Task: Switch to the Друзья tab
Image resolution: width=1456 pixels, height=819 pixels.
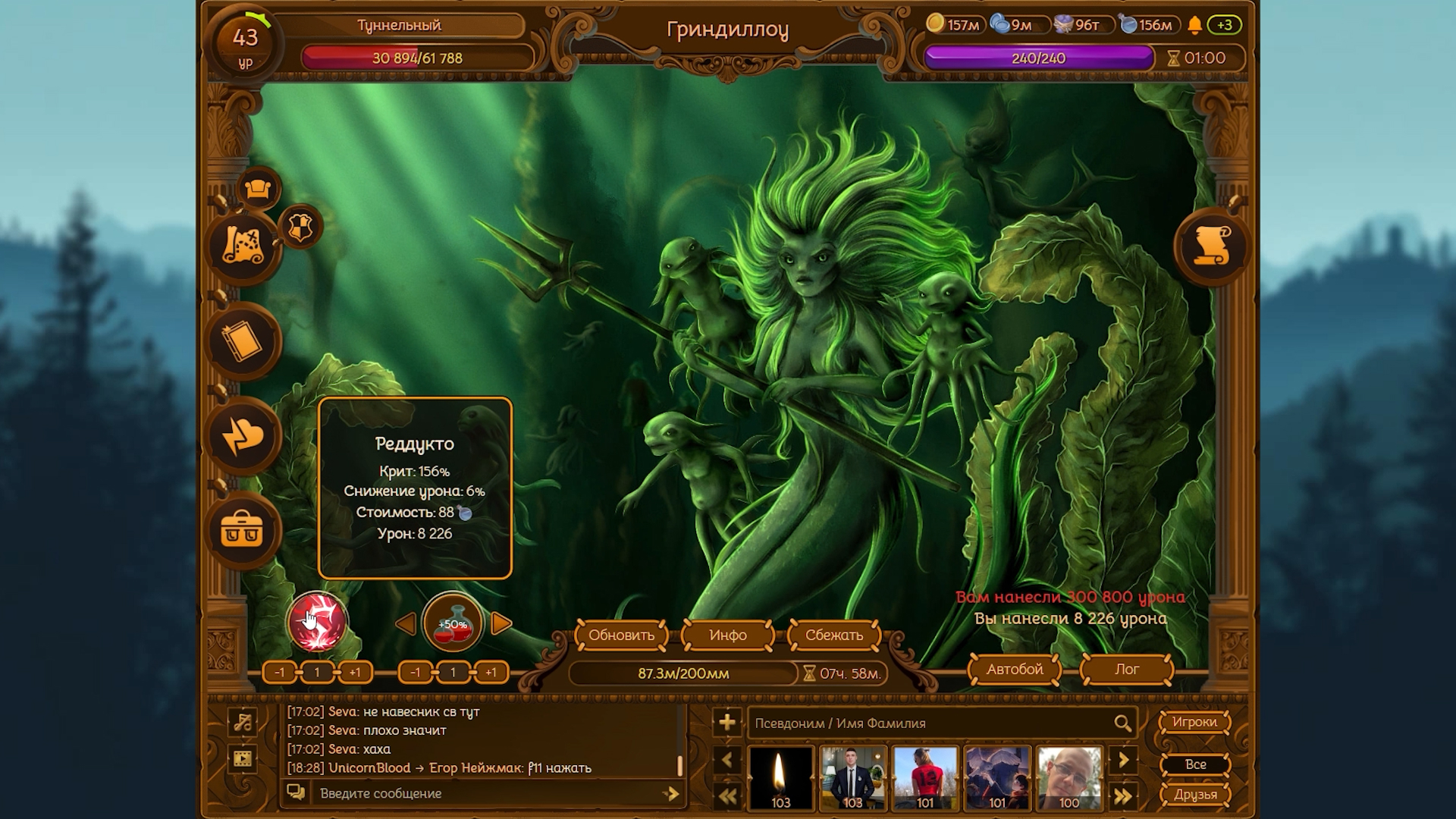Action: [1194, 795]
